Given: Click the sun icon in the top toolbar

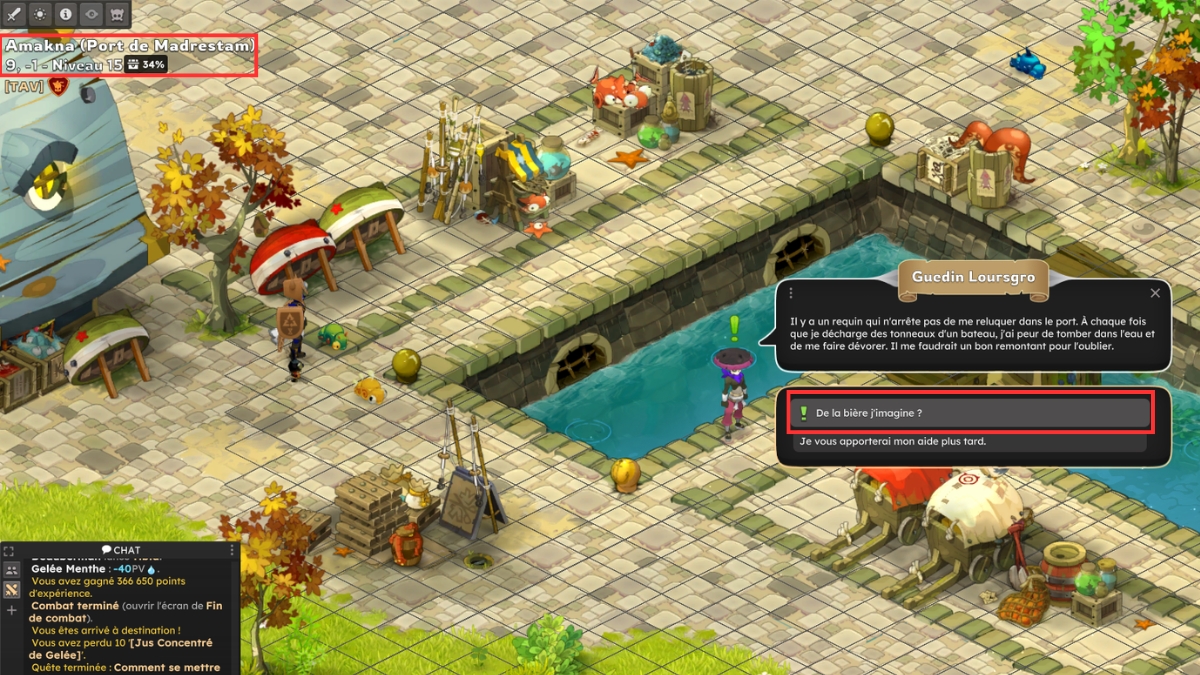Looking at the screenshot, I should click(40, 15).
